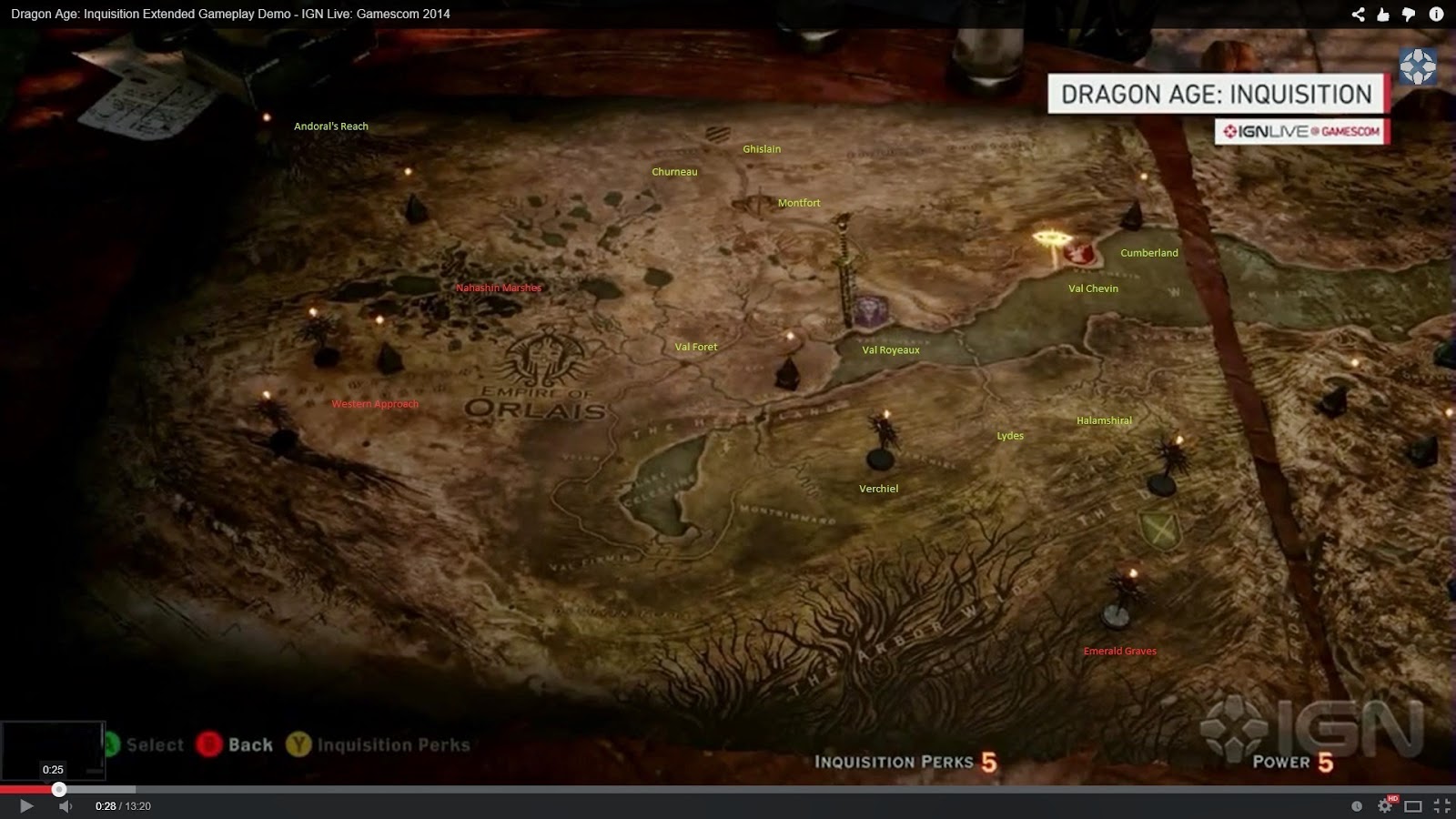
Task: Click the preview thumbnail above the scrubber
Action: point(52,749)
